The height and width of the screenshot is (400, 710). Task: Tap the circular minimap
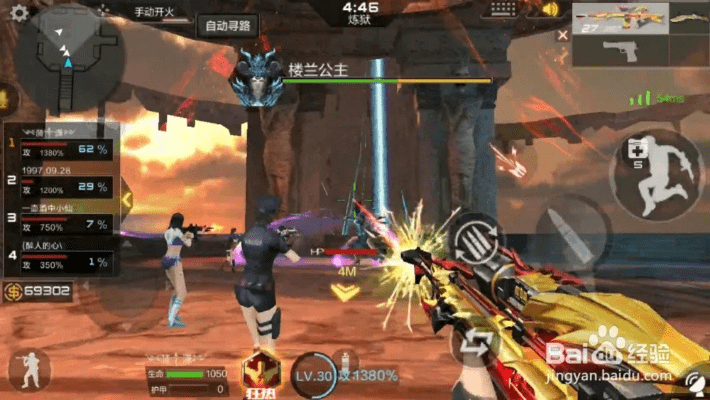(x=69, y=56)
